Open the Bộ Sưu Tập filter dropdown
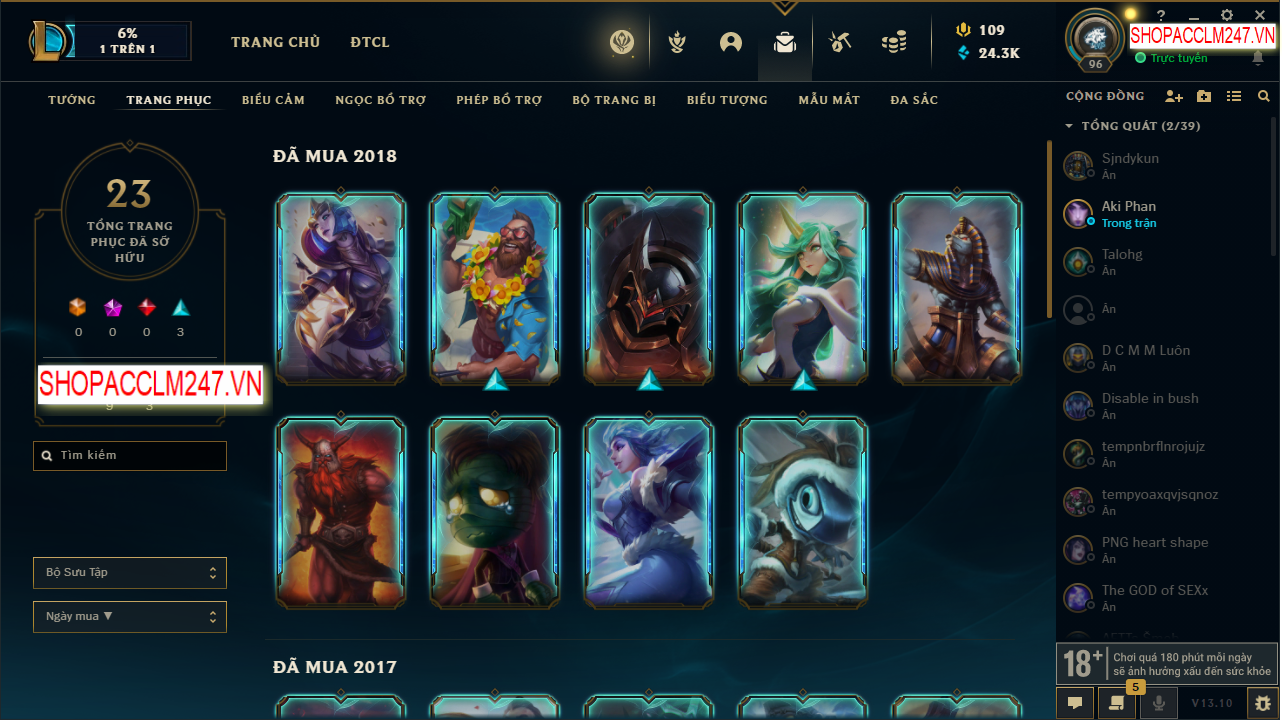Viewport: 1282px width, 720px height. tap(130, 573)
